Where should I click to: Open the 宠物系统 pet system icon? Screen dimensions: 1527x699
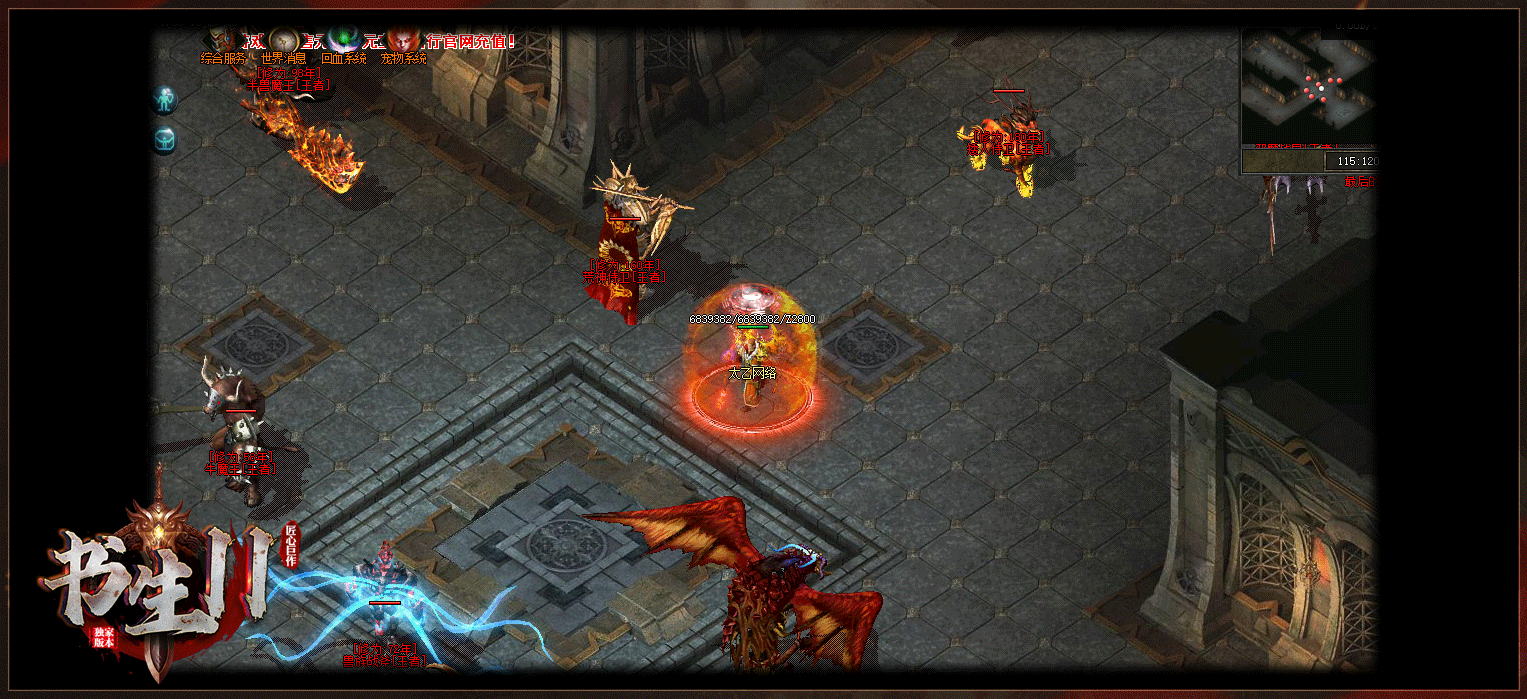[403, 43]
